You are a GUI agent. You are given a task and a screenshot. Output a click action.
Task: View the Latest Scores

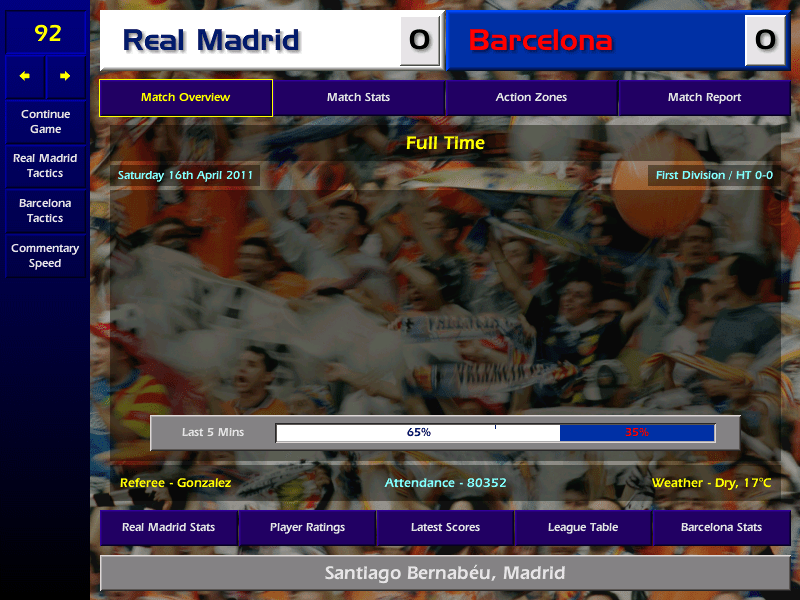click(445, 527)
